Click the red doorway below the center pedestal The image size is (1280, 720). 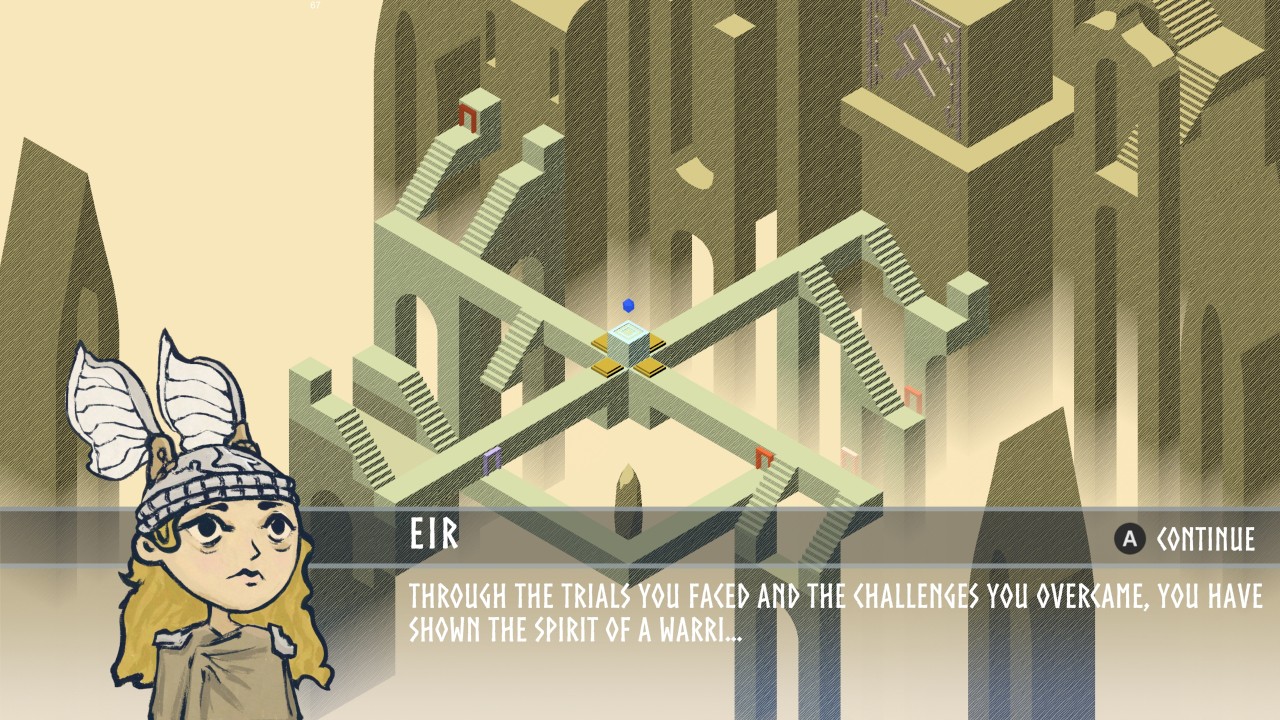tap(763, 457)
